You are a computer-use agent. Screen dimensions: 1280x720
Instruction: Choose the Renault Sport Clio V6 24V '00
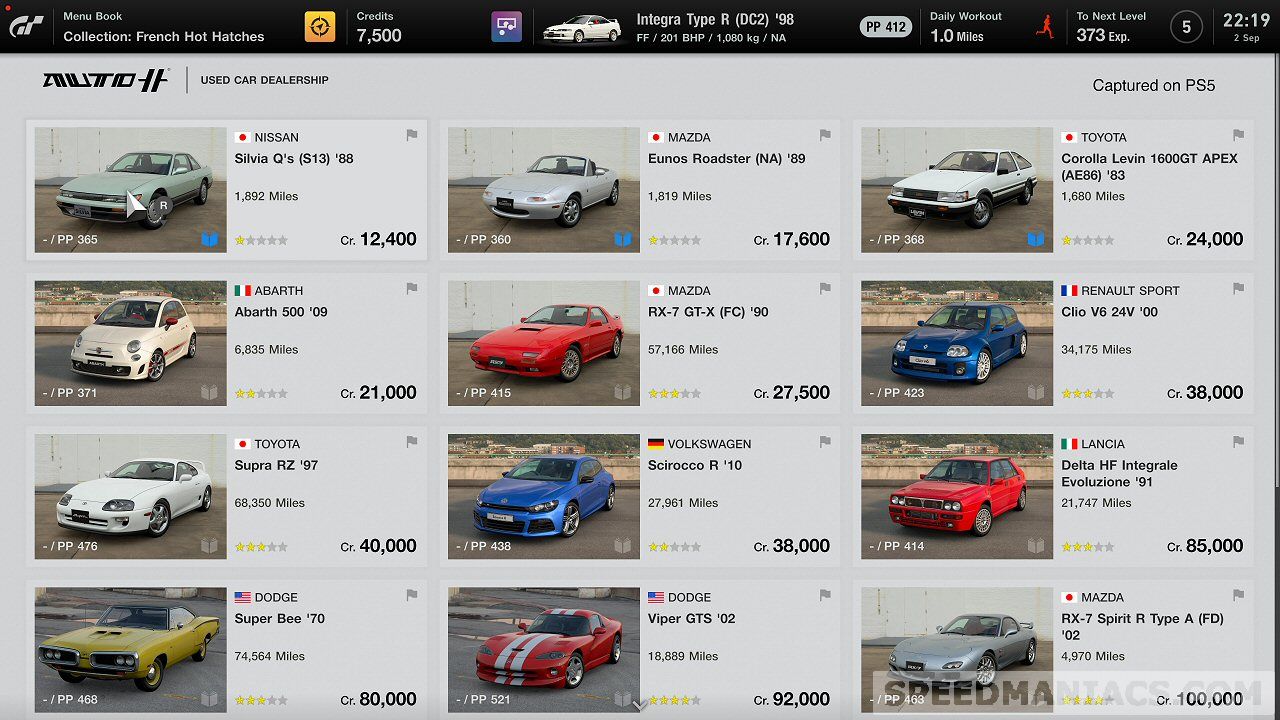click(x=1053, y=343)
